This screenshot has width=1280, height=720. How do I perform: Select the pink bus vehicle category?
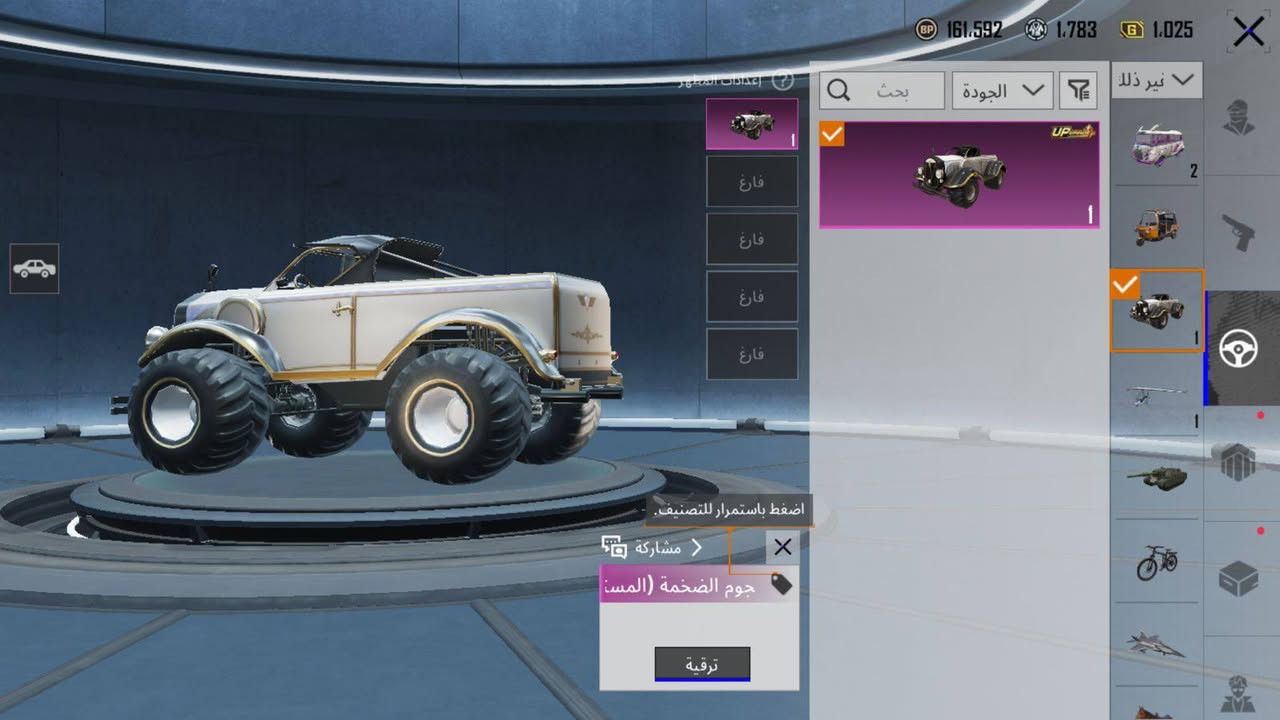click(1156, 146)
